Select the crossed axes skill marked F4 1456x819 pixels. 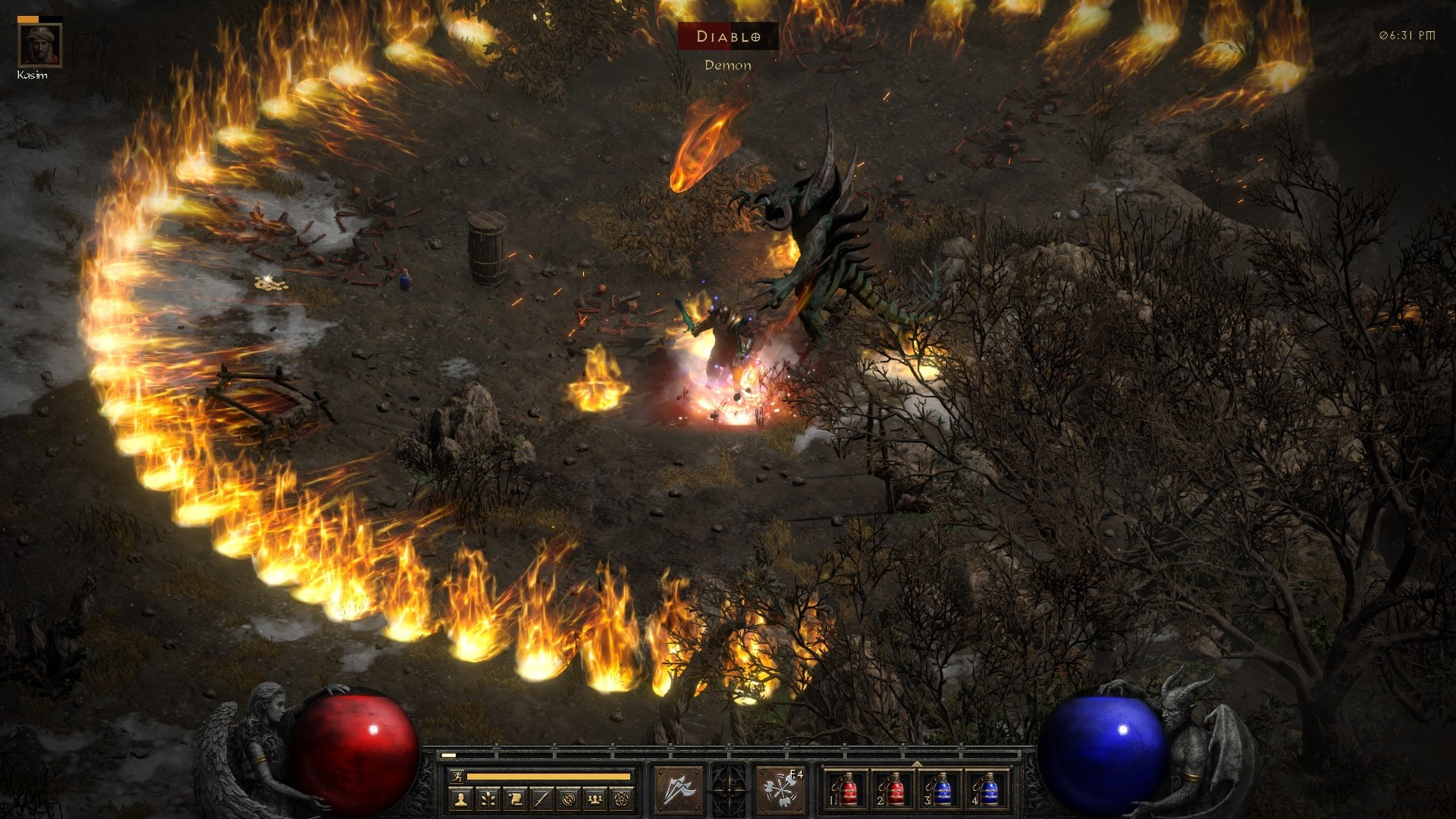pos(780,790)
